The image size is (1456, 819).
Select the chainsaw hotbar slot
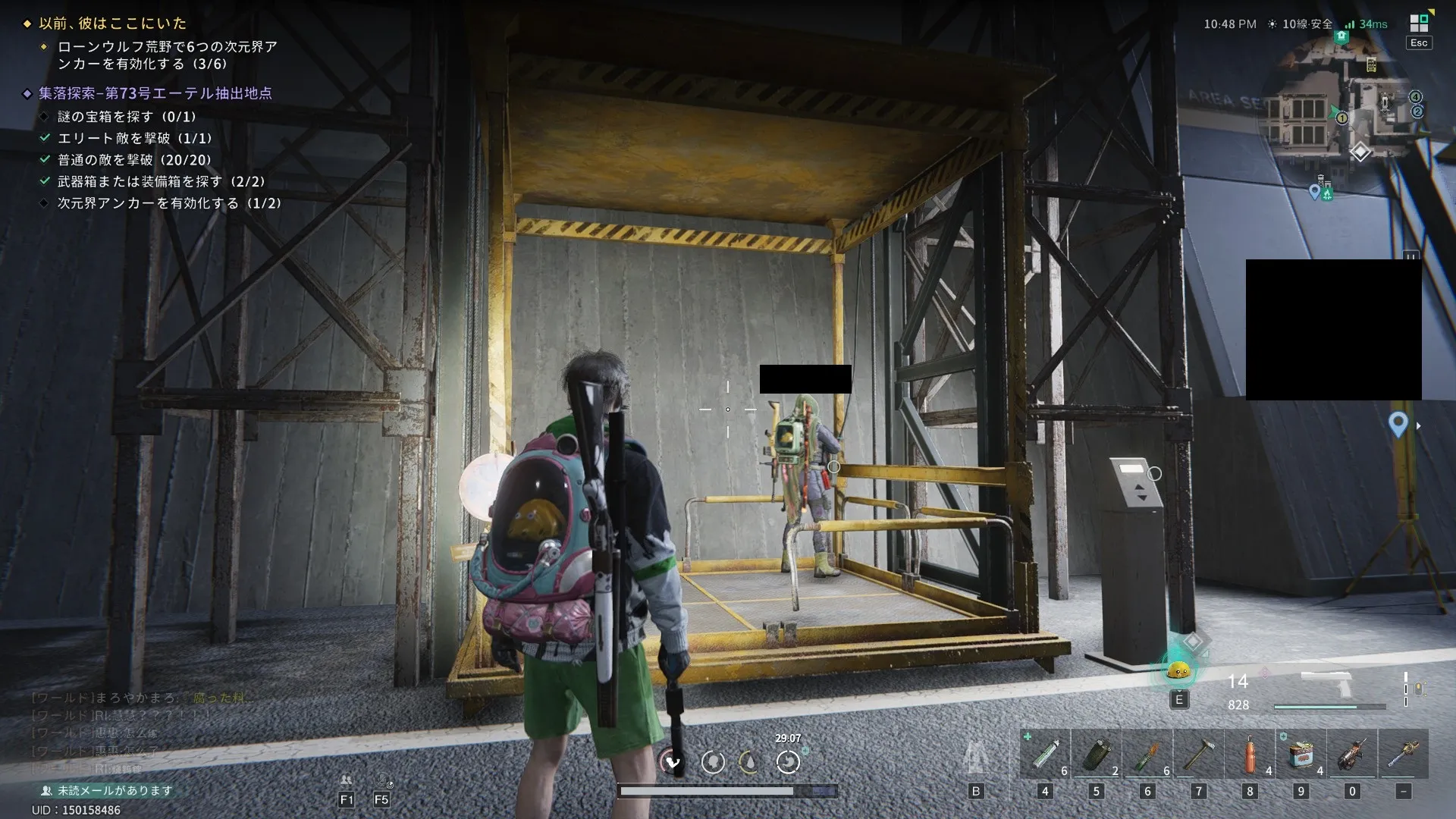[1403, 754]
